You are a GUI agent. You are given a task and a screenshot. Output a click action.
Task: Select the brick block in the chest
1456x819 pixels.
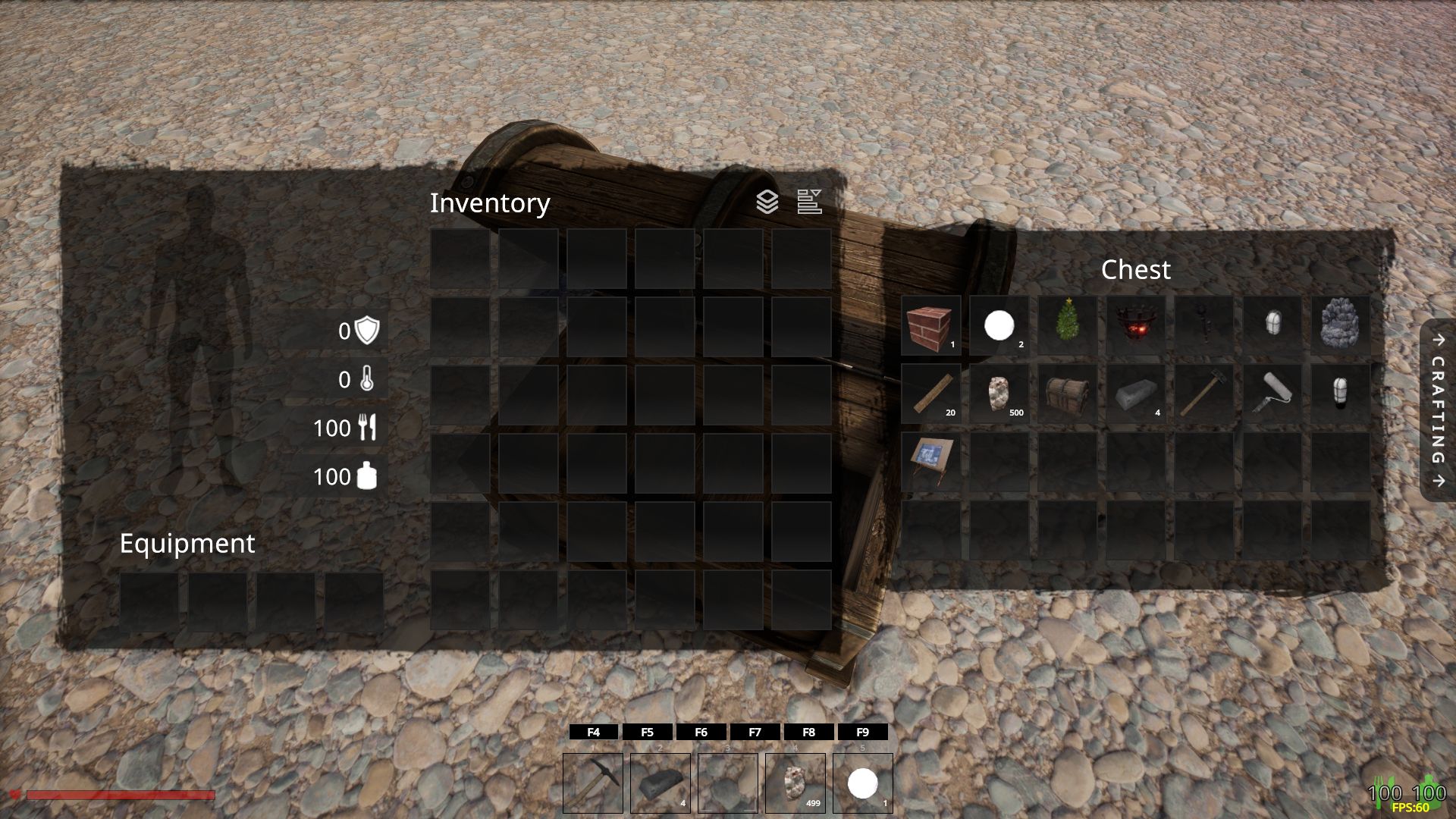coord(930,326)
